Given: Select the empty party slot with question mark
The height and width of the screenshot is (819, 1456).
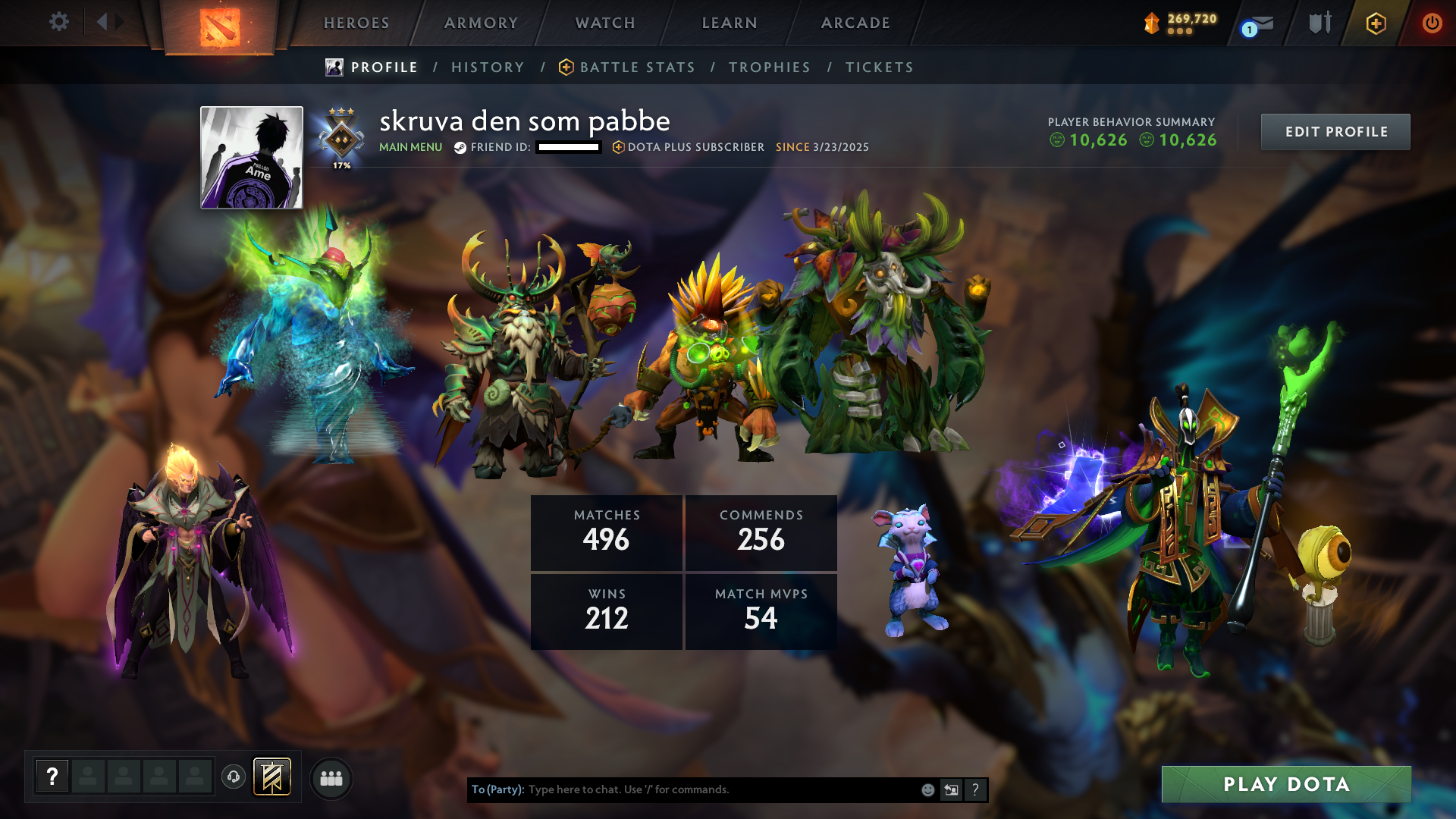Looking at the screenshot, I should point(52,776).
